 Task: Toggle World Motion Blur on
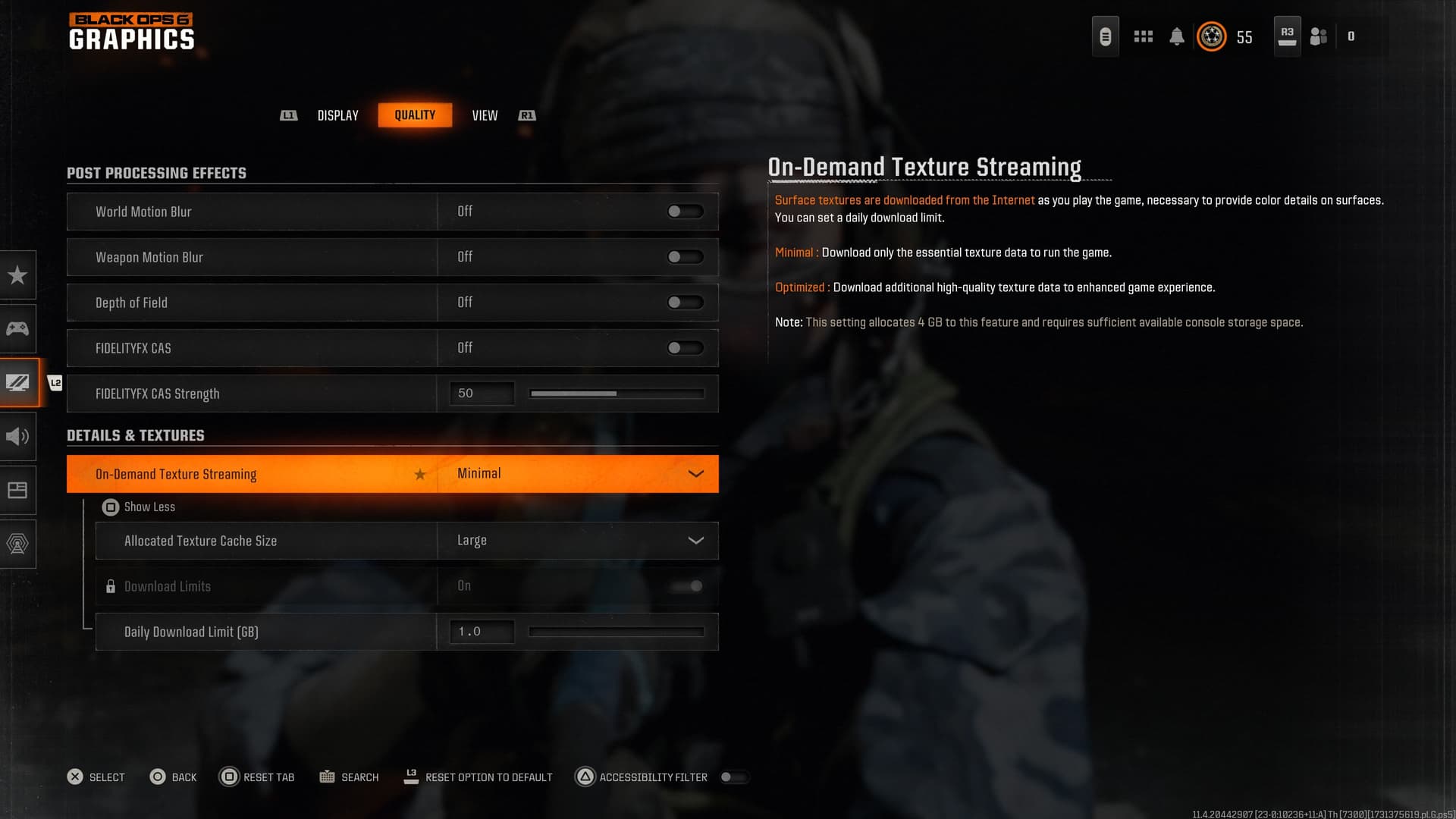[683, 211]
